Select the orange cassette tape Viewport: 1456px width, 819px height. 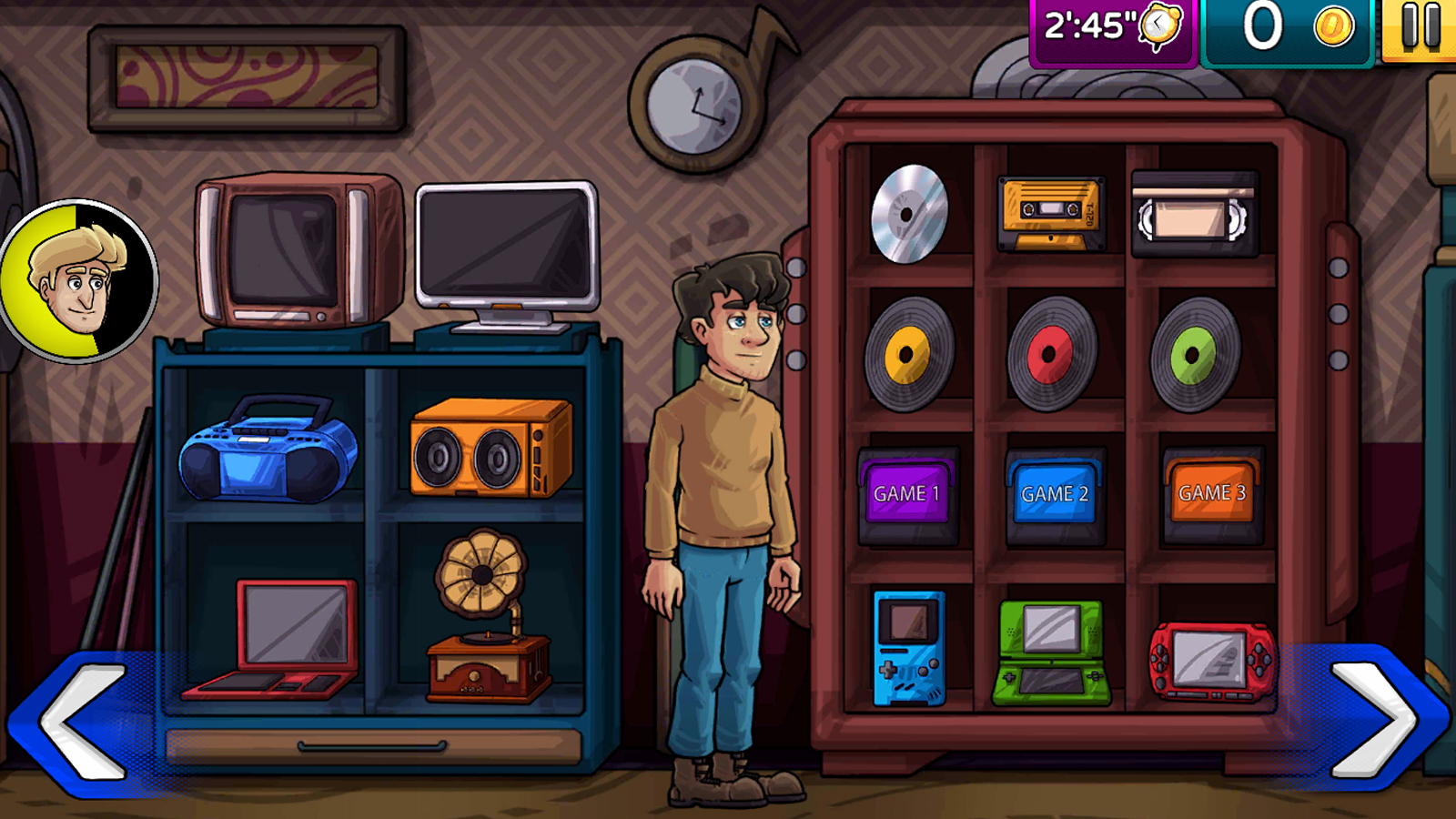[x=1051, y=214]
